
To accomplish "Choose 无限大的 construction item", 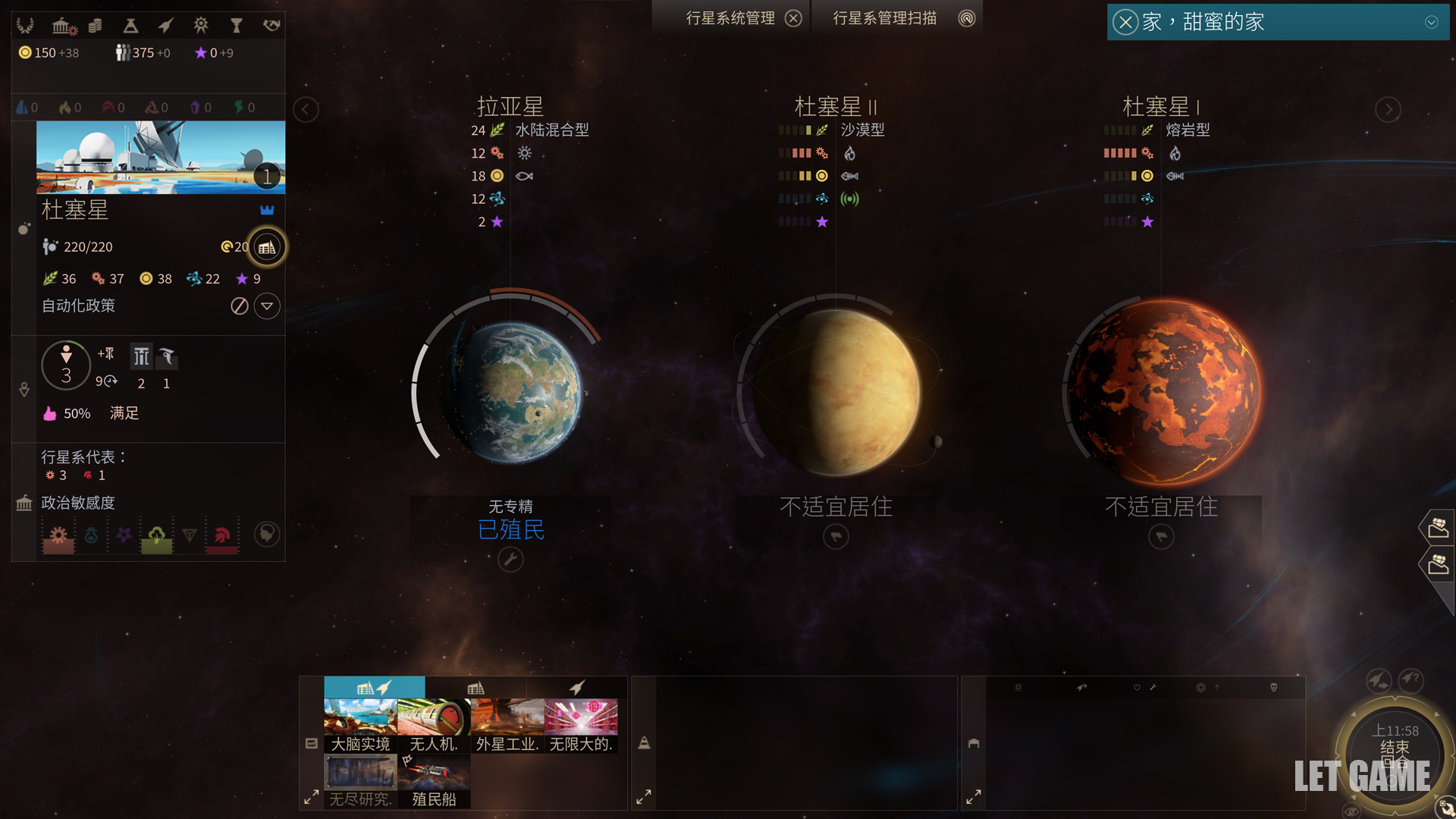I will click(x=581, y=726).
